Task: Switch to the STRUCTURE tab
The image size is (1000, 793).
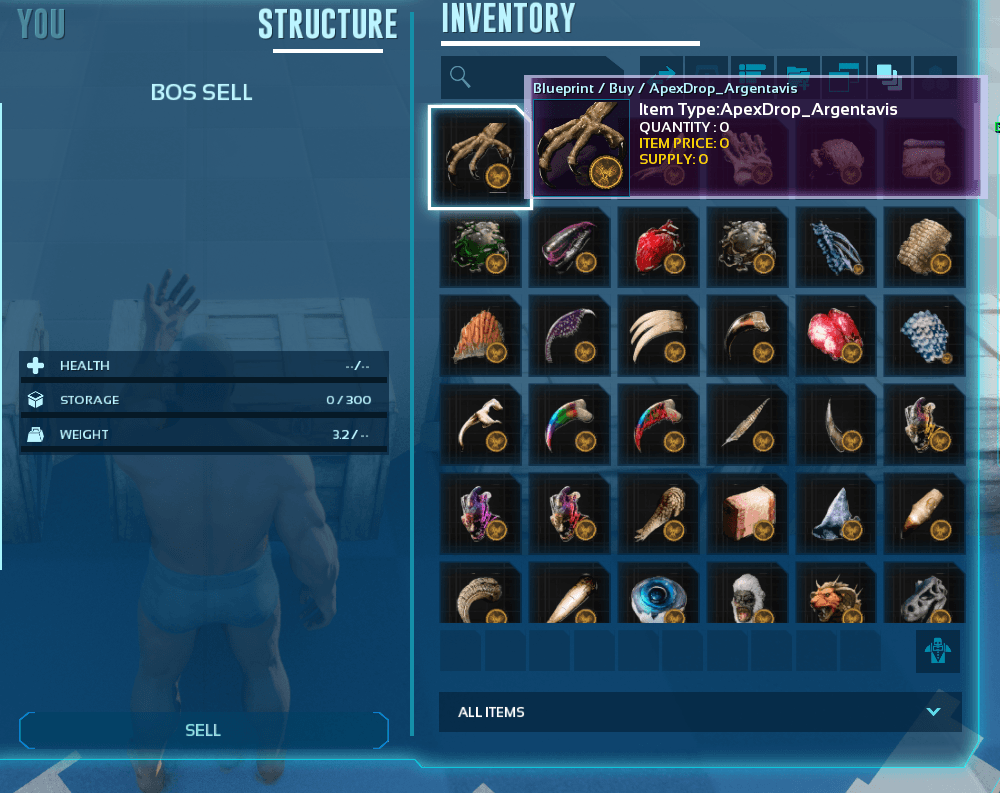Action: [327, 25]
